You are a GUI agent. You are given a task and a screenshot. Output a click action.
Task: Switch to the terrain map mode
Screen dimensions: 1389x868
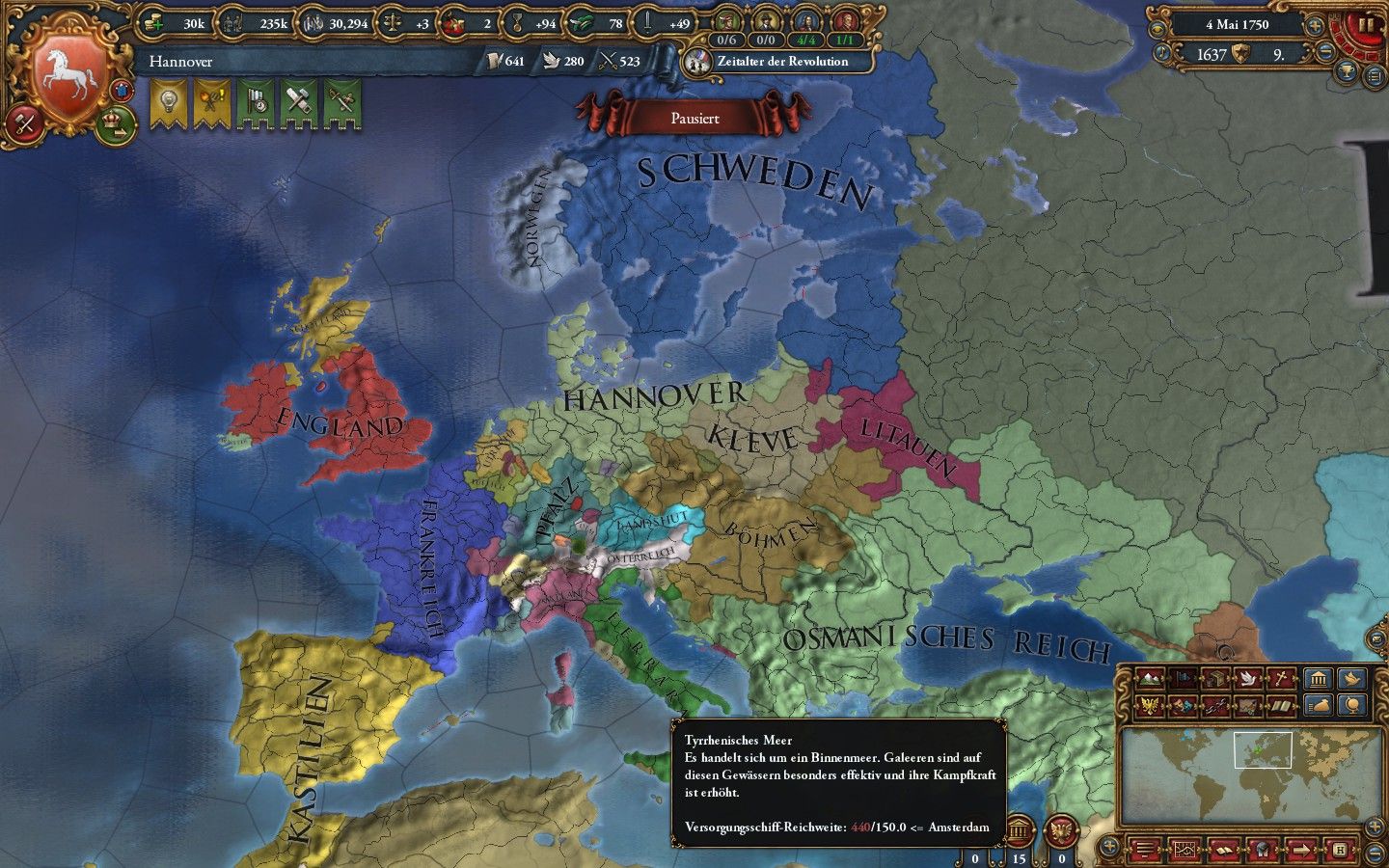(x=1151, y=679)
